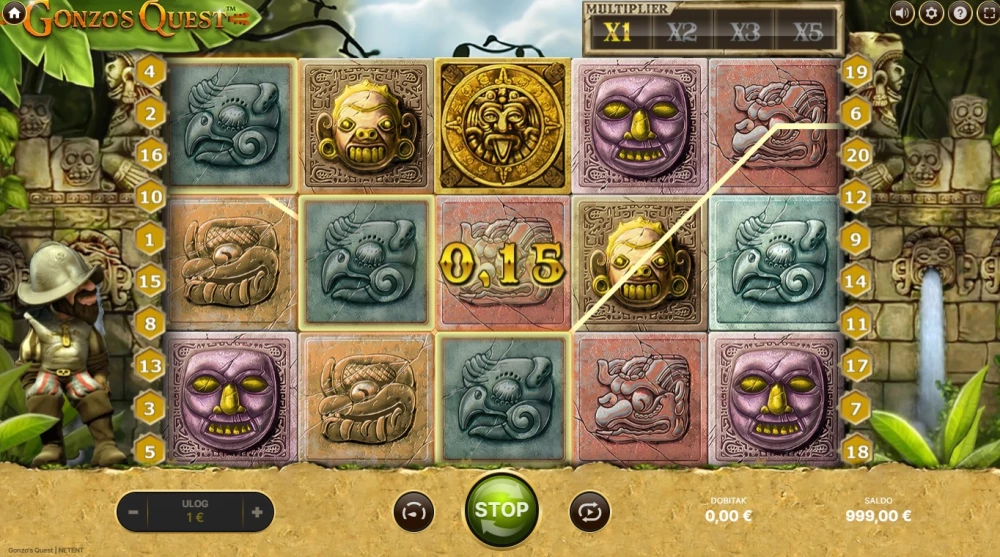The height and width of the screenshot is (557, 1000).
Task: Open the gear settings menu
Action: coord(931,13)
